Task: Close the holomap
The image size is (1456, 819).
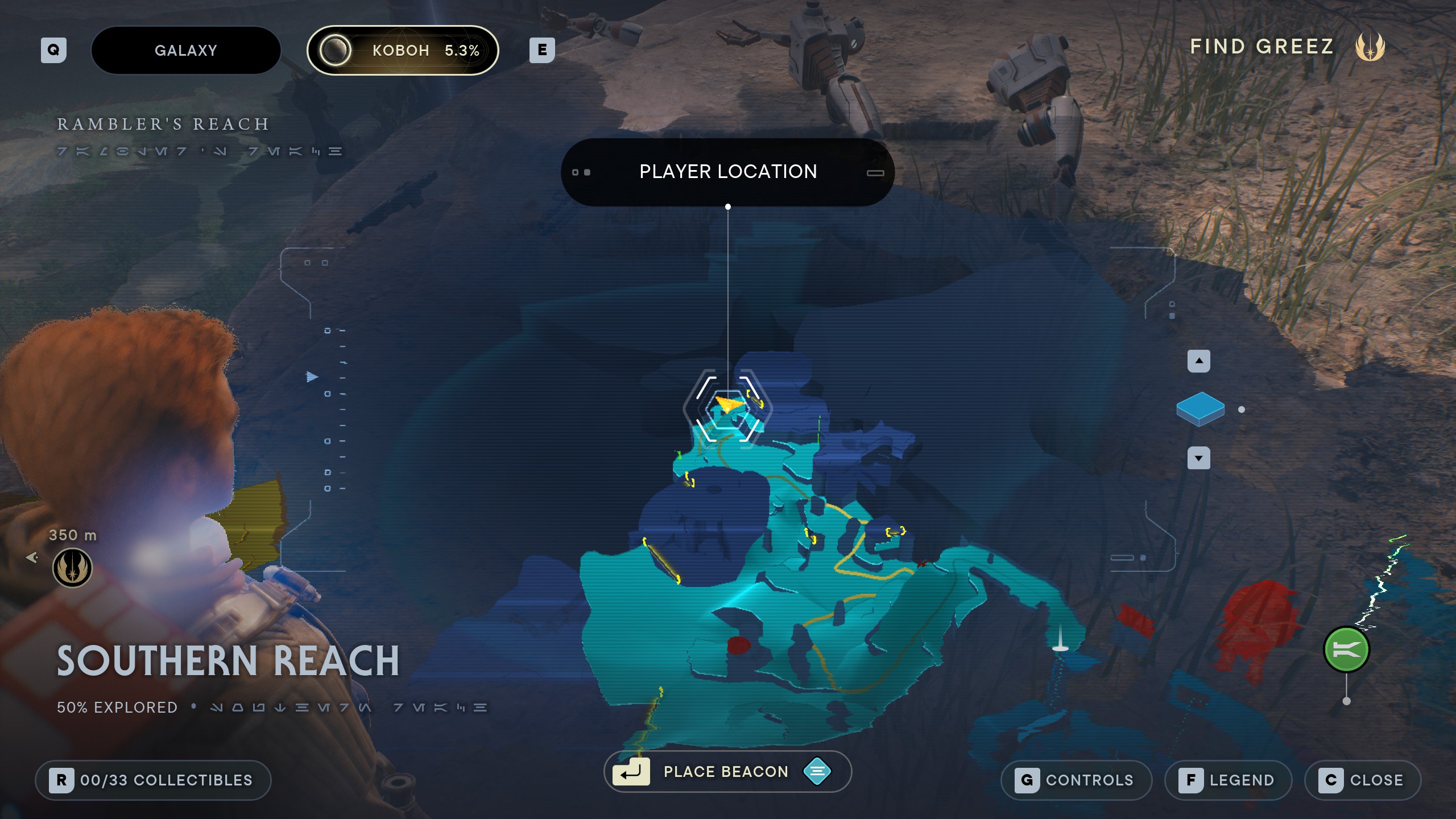Action: [x=1362, y=780]
